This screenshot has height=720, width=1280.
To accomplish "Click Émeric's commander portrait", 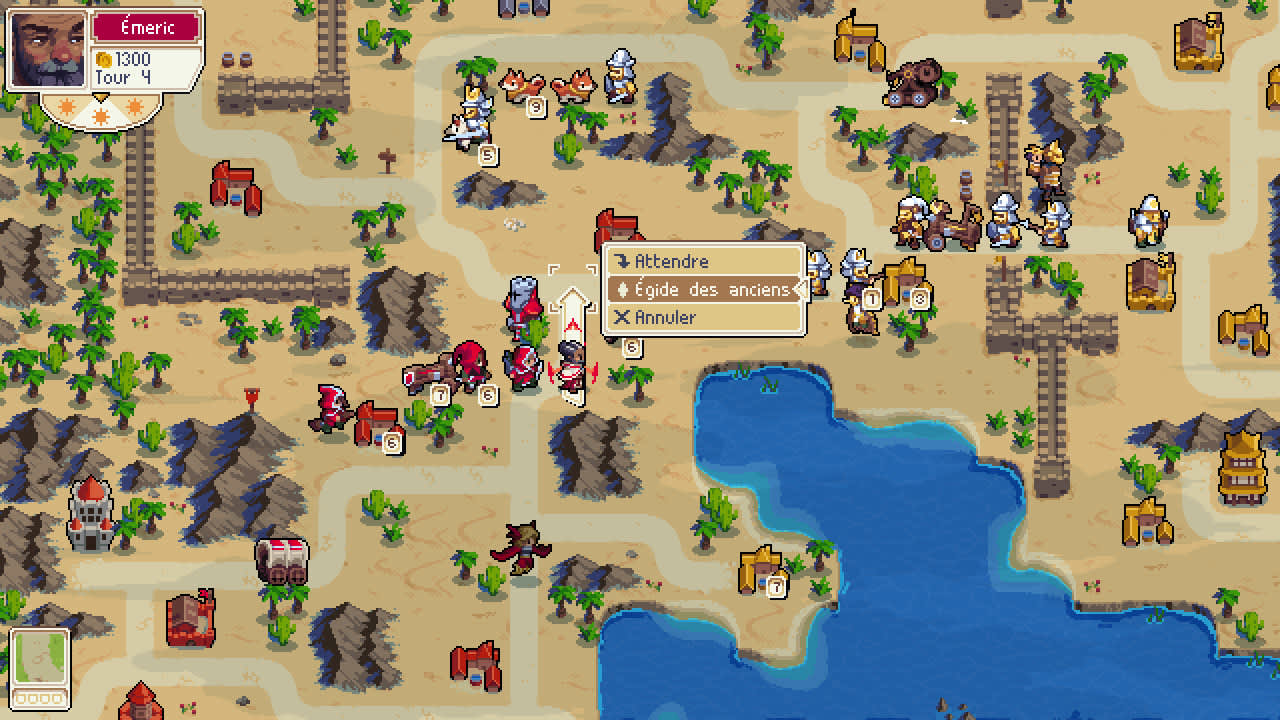I will point(47,49).
